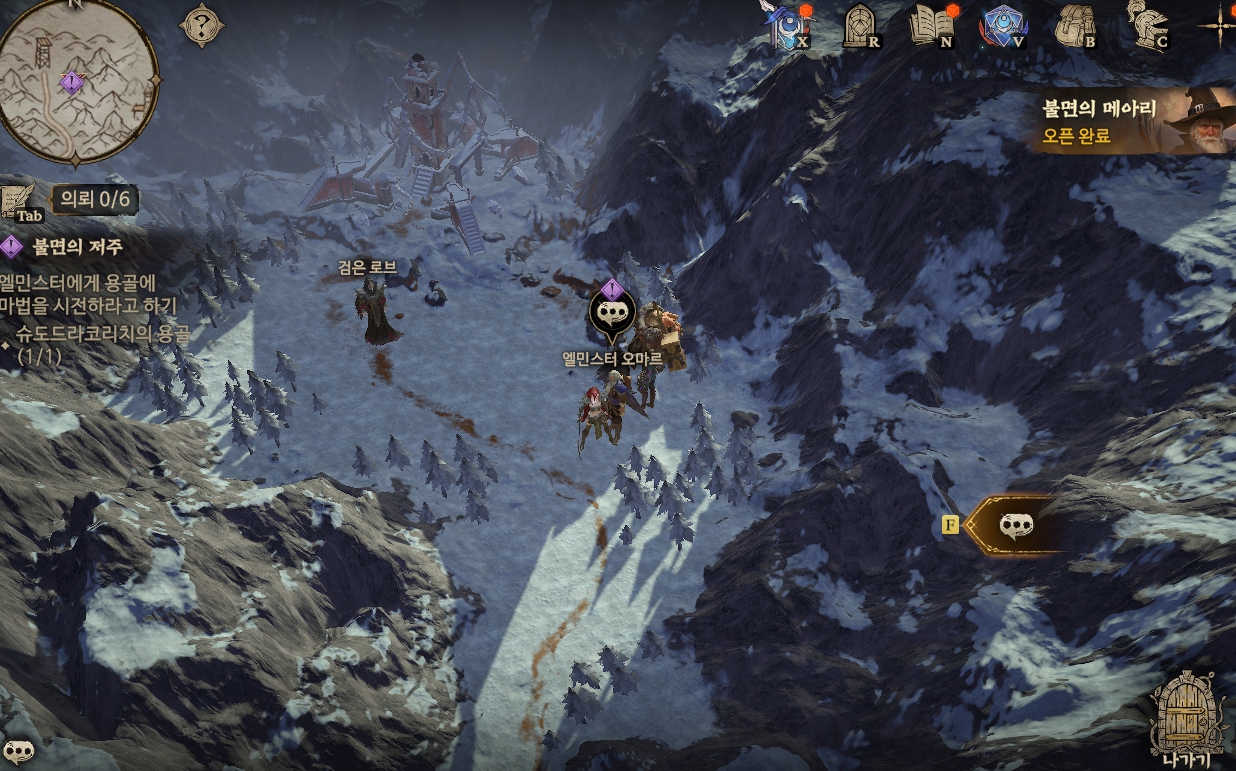Open the chat bubble in the bottom corner

click(18, 750)
